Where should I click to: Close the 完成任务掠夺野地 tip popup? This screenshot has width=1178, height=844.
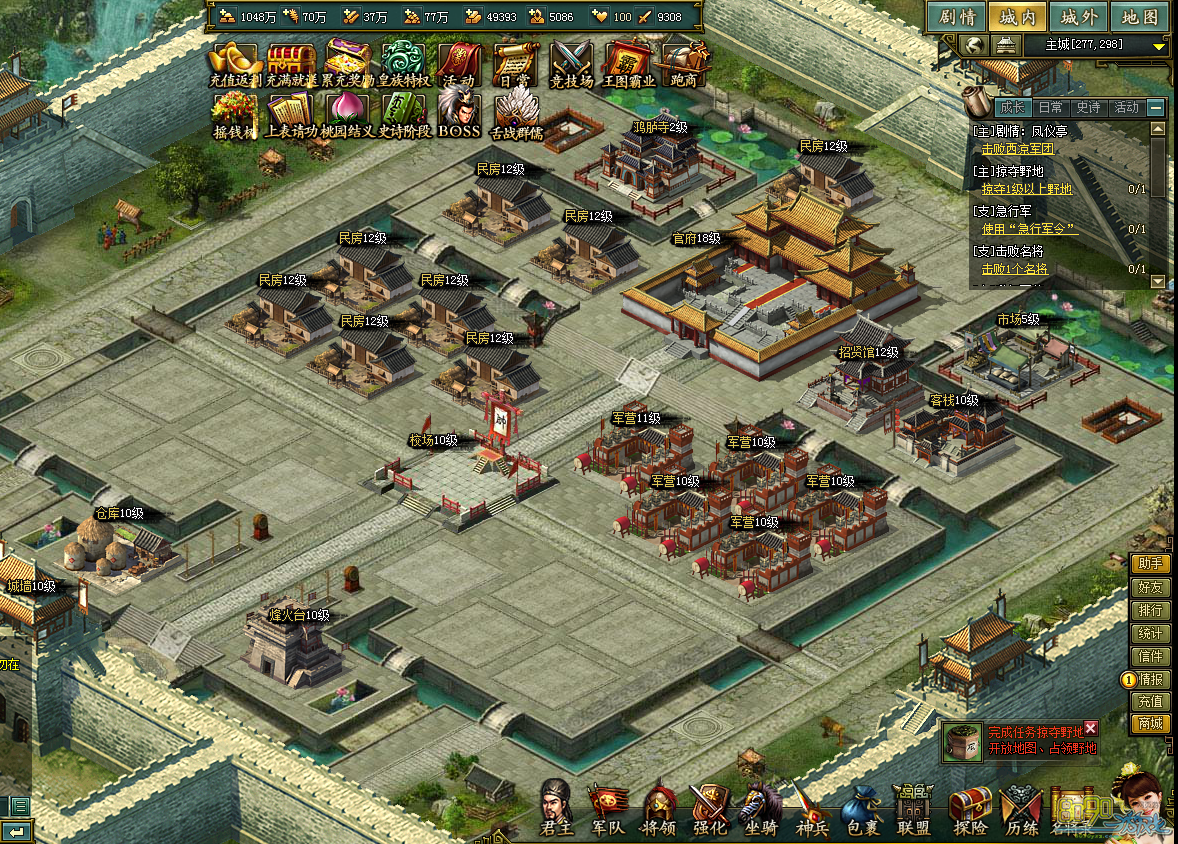1091,728
